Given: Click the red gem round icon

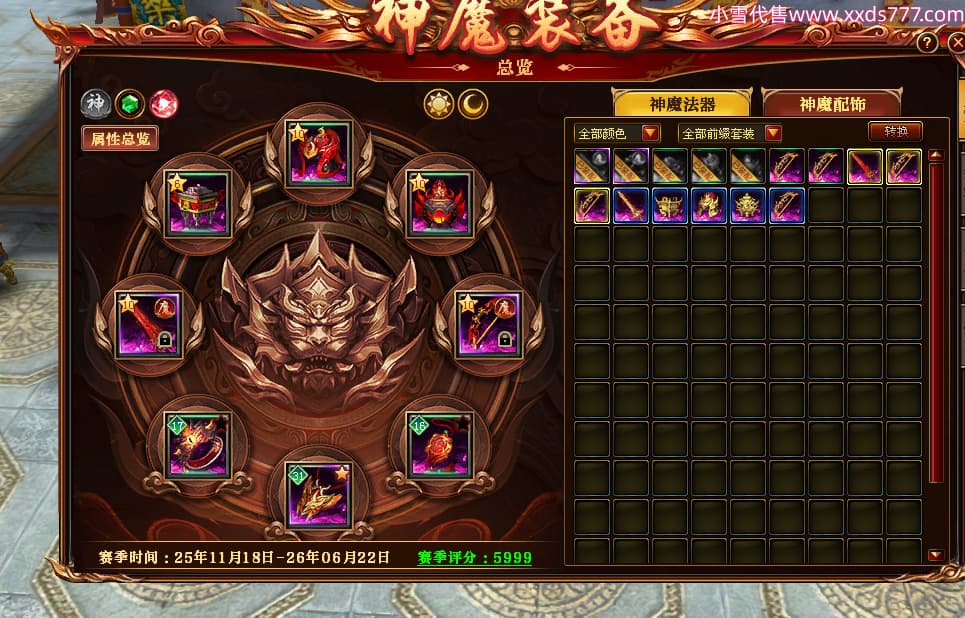Looking at the screenshot, I should pyautogui.click(x=163, y=103).
